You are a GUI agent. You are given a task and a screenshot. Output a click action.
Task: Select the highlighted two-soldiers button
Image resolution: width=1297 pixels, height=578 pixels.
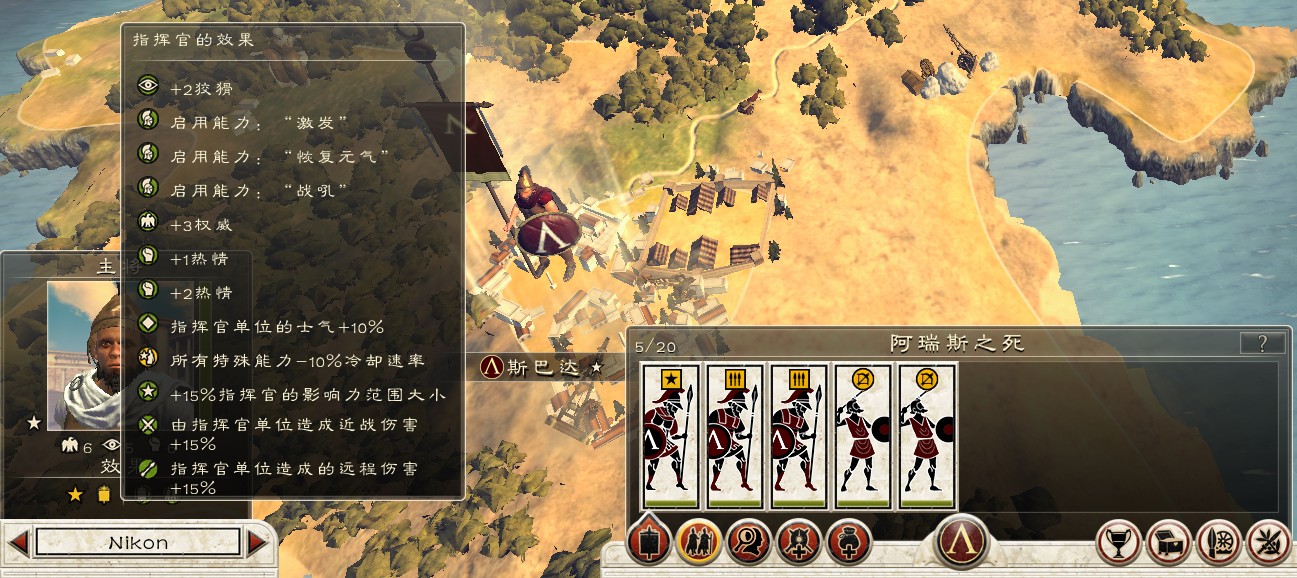click(x=699, y=543)
